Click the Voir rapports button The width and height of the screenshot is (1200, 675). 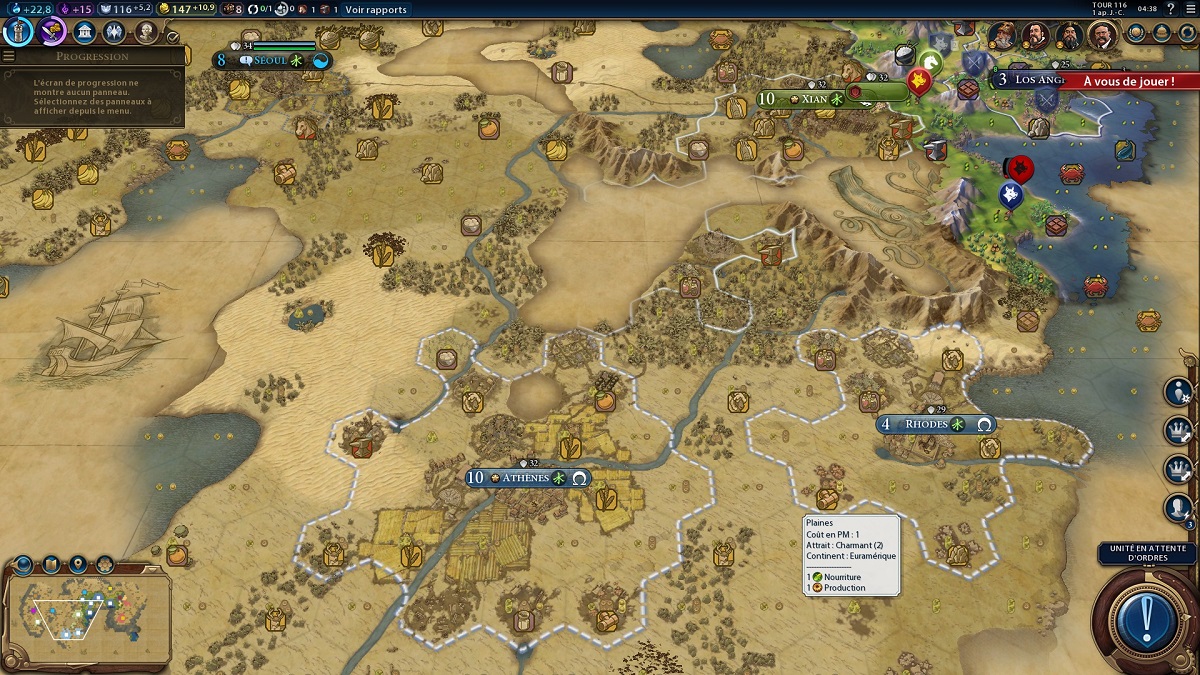(x=376, y=9)
